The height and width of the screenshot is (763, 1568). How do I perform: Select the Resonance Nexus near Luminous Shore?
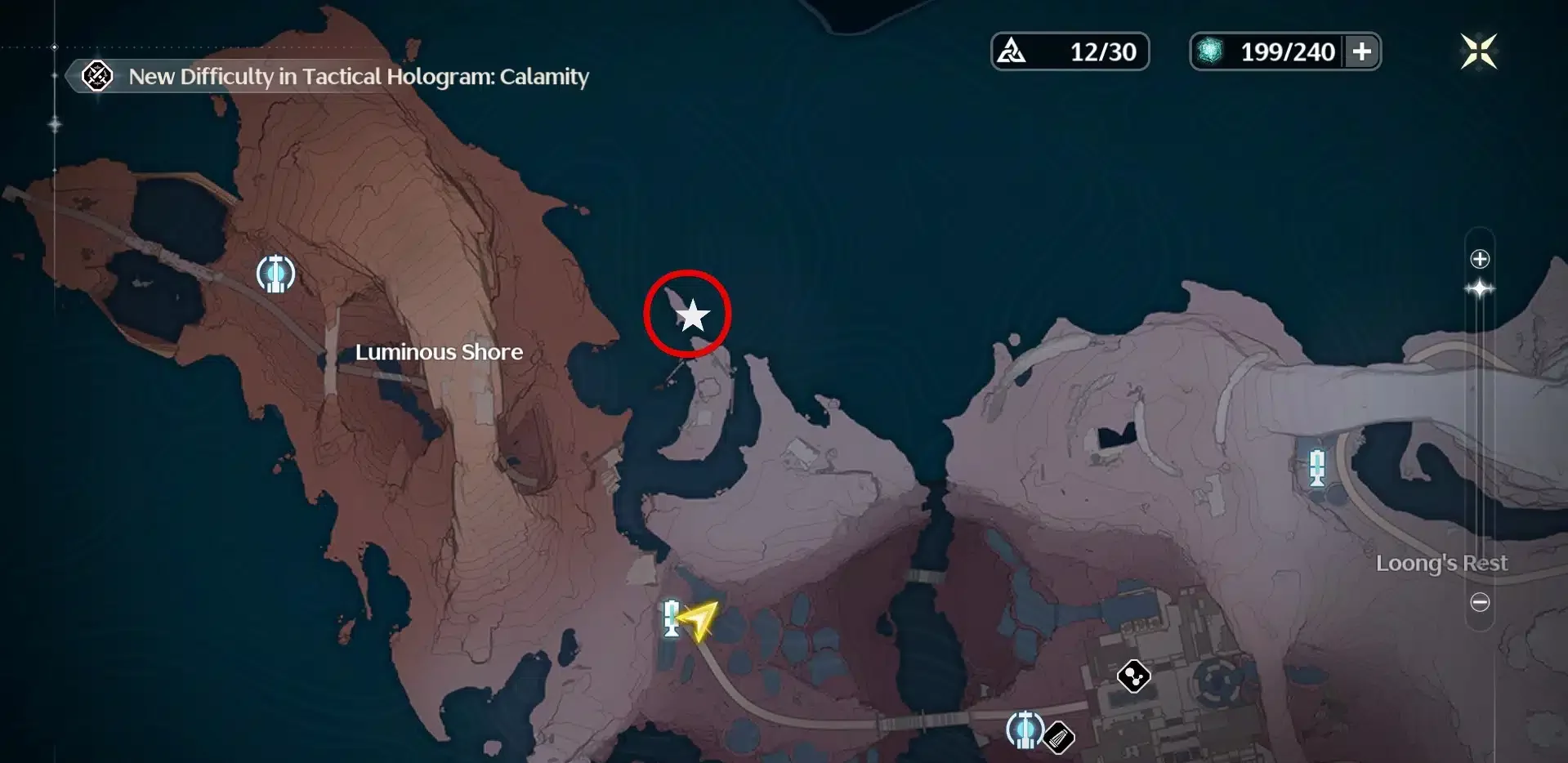click(275, 274)
